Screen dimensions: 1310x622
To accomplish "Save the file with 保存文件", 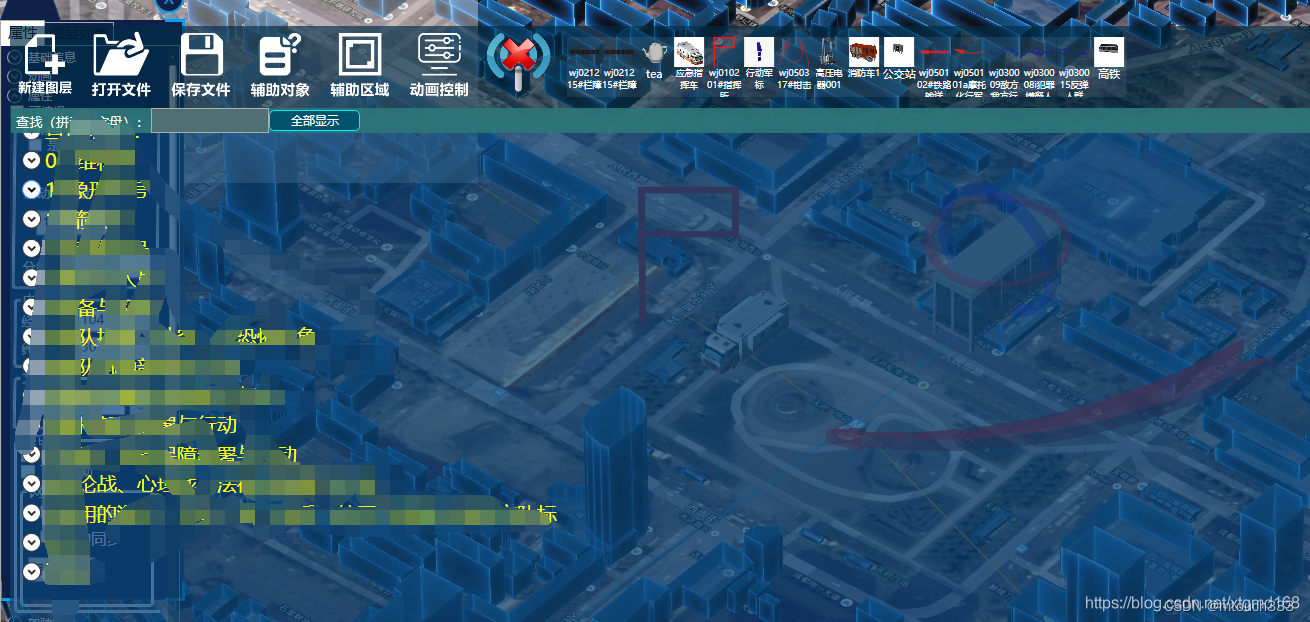I will click(x=201, y=63).
